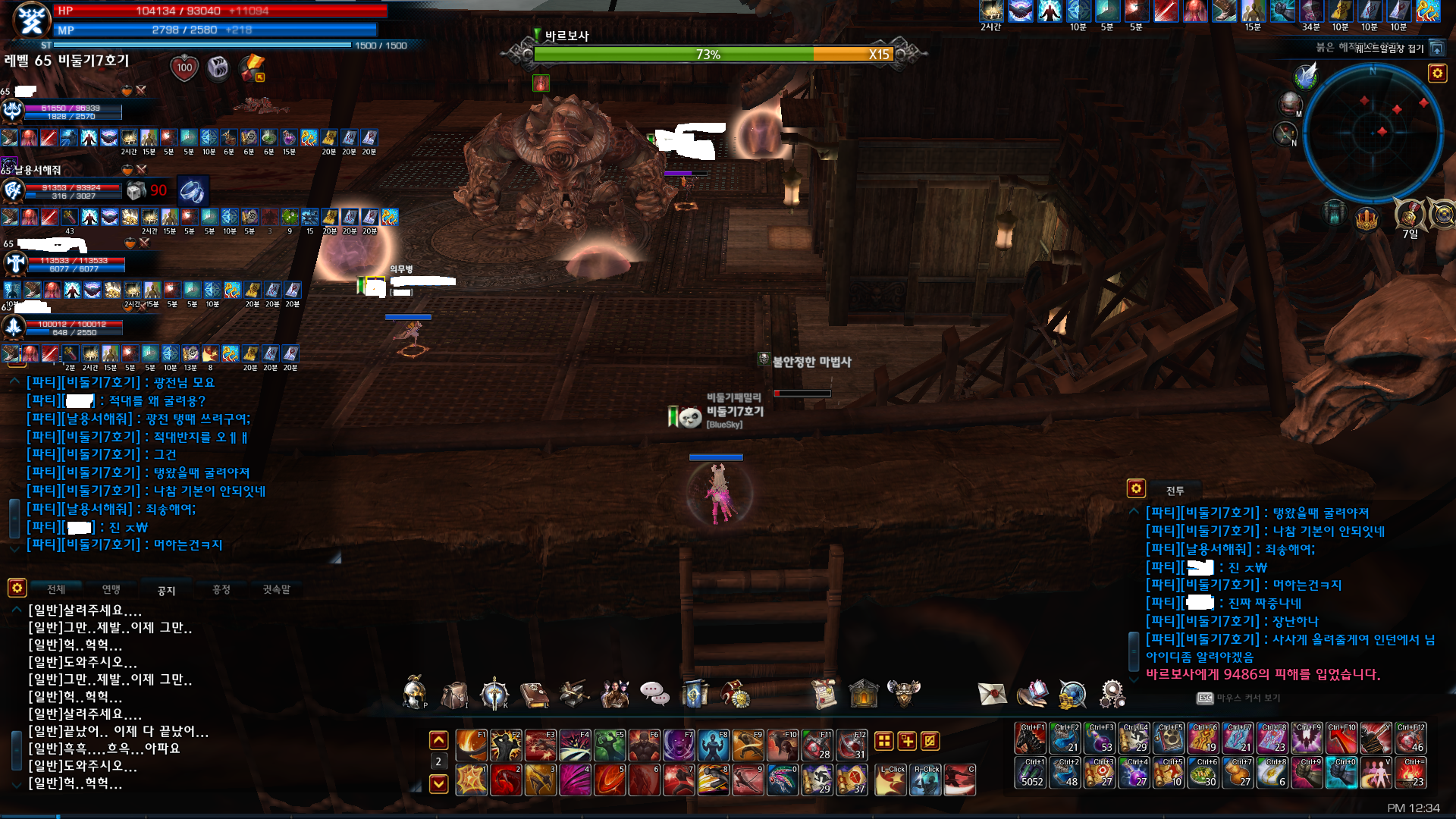Viewport: 1456px width, 819px height.
Task: Select the 홍정 chat tab
Action: (221, 589)
